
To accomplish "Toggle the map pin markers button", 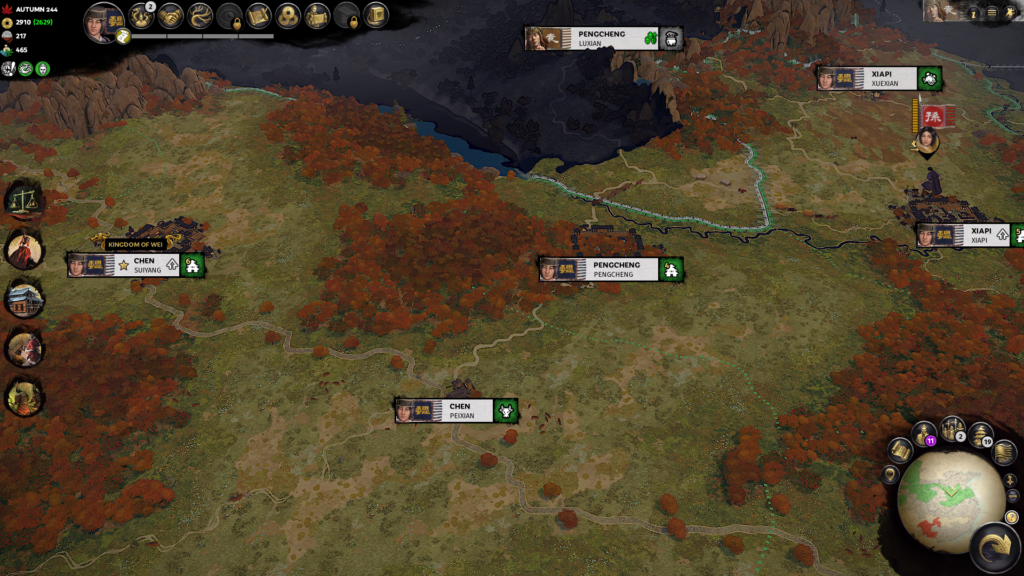I will pyautogui.click(x=890, y=474).
